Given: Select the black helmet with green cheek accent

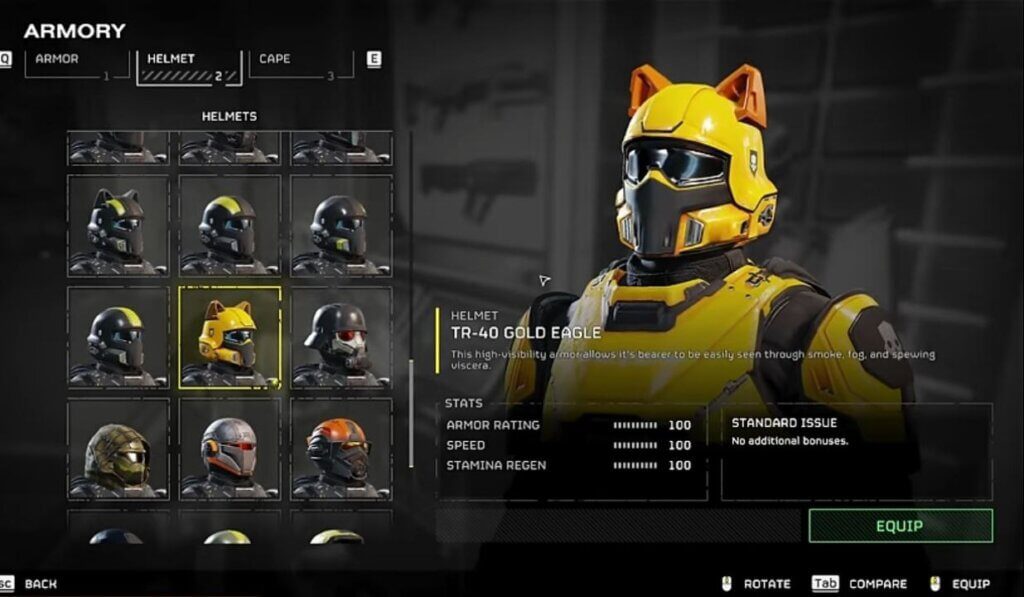Looking at the screenshot, I should [x=341, y=225].
